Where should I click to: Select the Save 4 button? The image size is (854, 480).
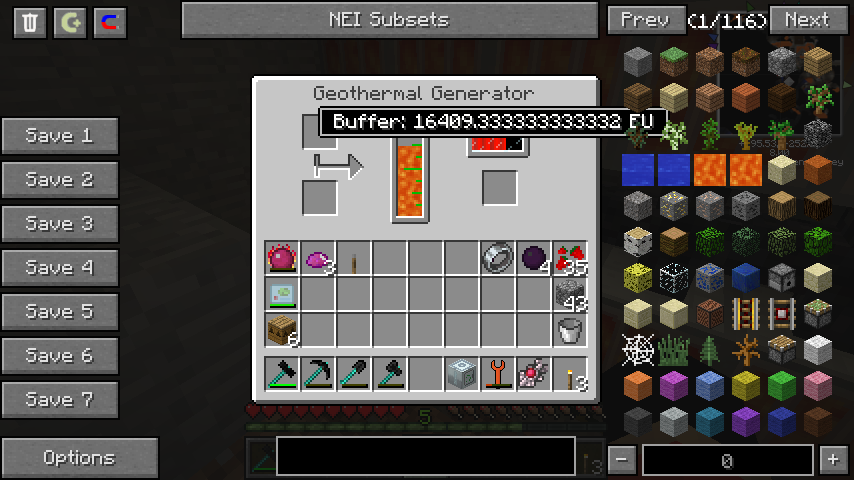(60, 268)
